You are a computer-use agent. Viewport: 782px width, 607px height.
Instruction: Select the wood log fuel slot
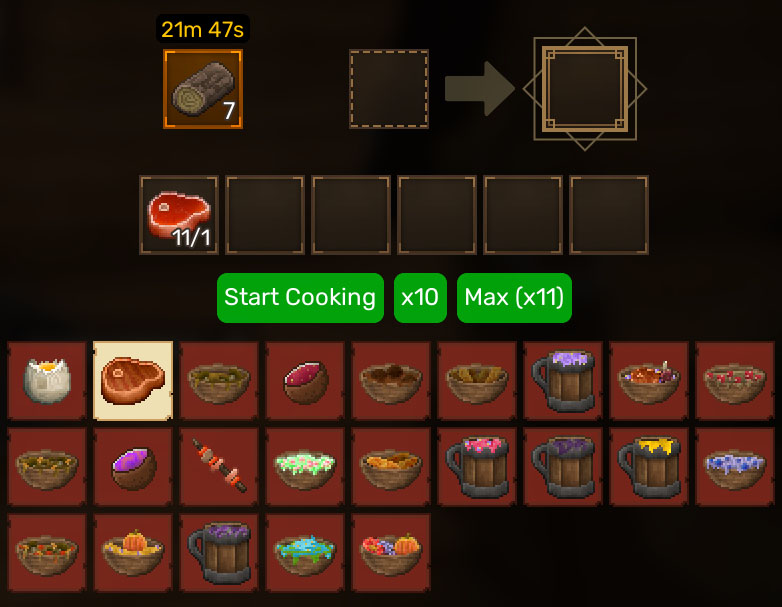203,89
